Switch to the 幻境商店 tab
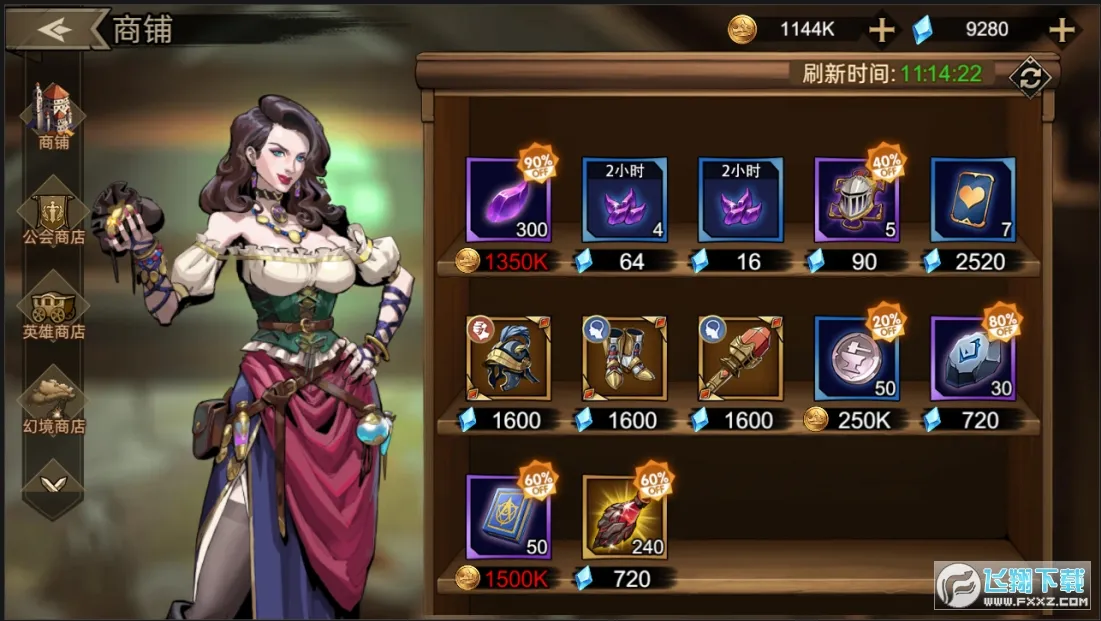 [54, 400]
